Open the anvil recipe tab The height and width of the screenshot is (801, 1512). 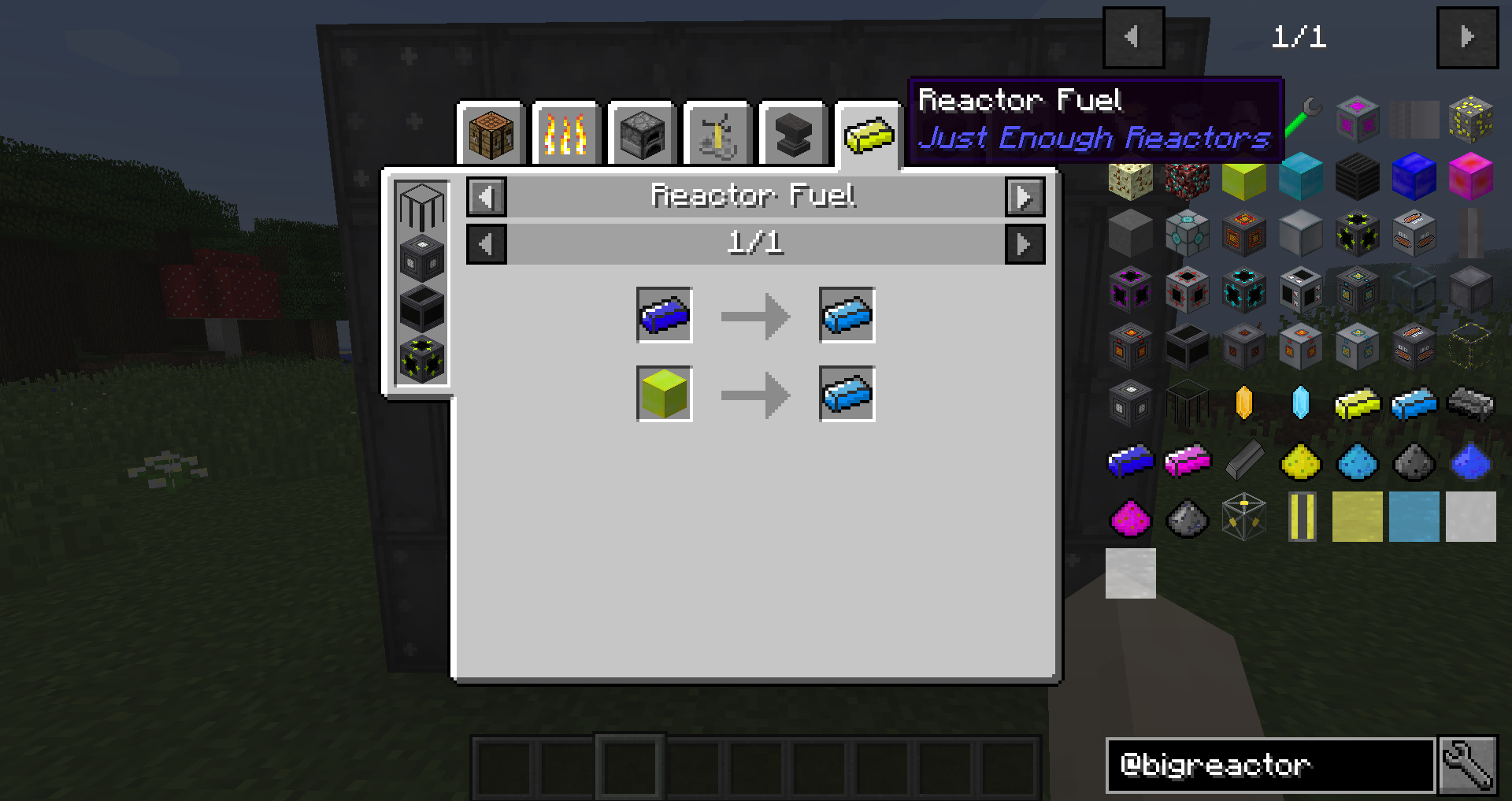pos(792,135)
